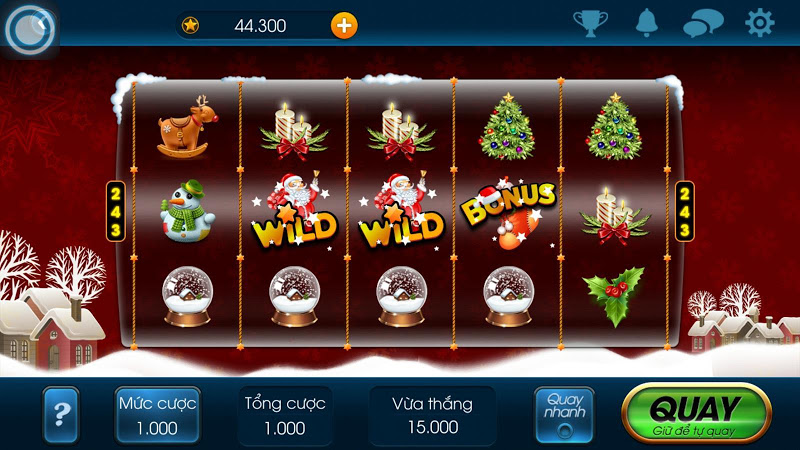800x450 pixels.
Task: Open the question mark help button
Action: pyautogui.click(x=61, y=414)
